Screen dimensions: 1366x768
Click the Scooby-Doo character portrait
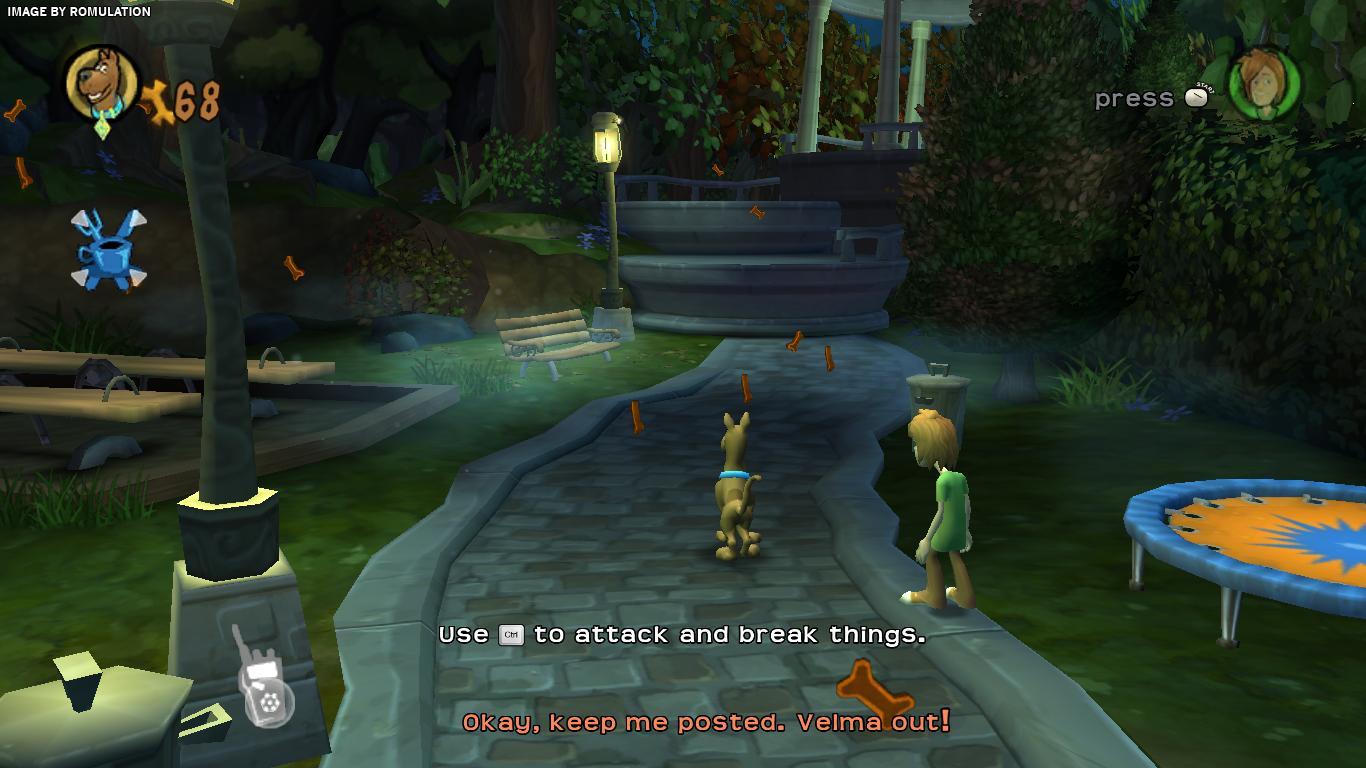[x=102, y=84]
